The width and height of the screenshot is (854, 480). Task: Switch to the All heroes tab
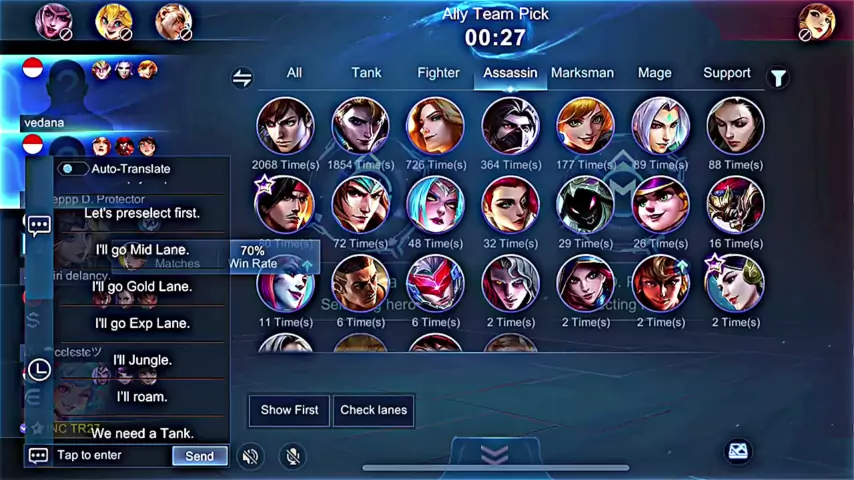(294, 73)
